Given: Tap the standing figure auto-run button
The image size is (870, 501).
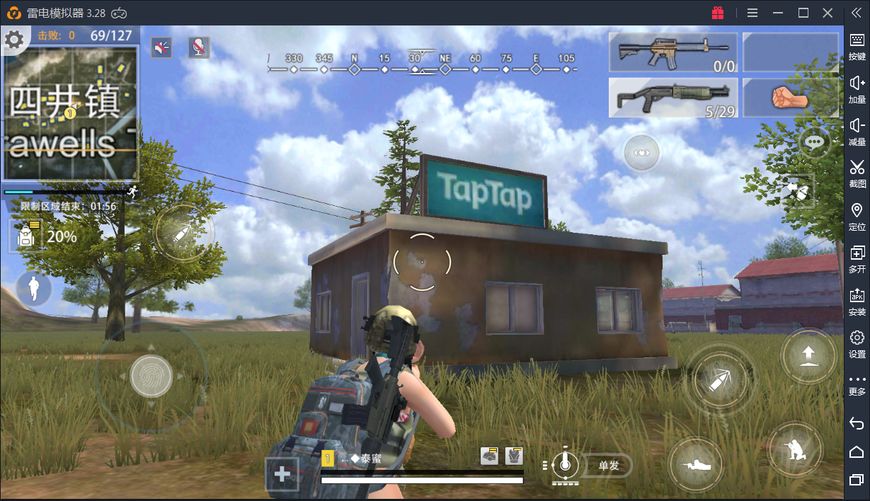Looking at the screenshot, I should pos(35,289).
